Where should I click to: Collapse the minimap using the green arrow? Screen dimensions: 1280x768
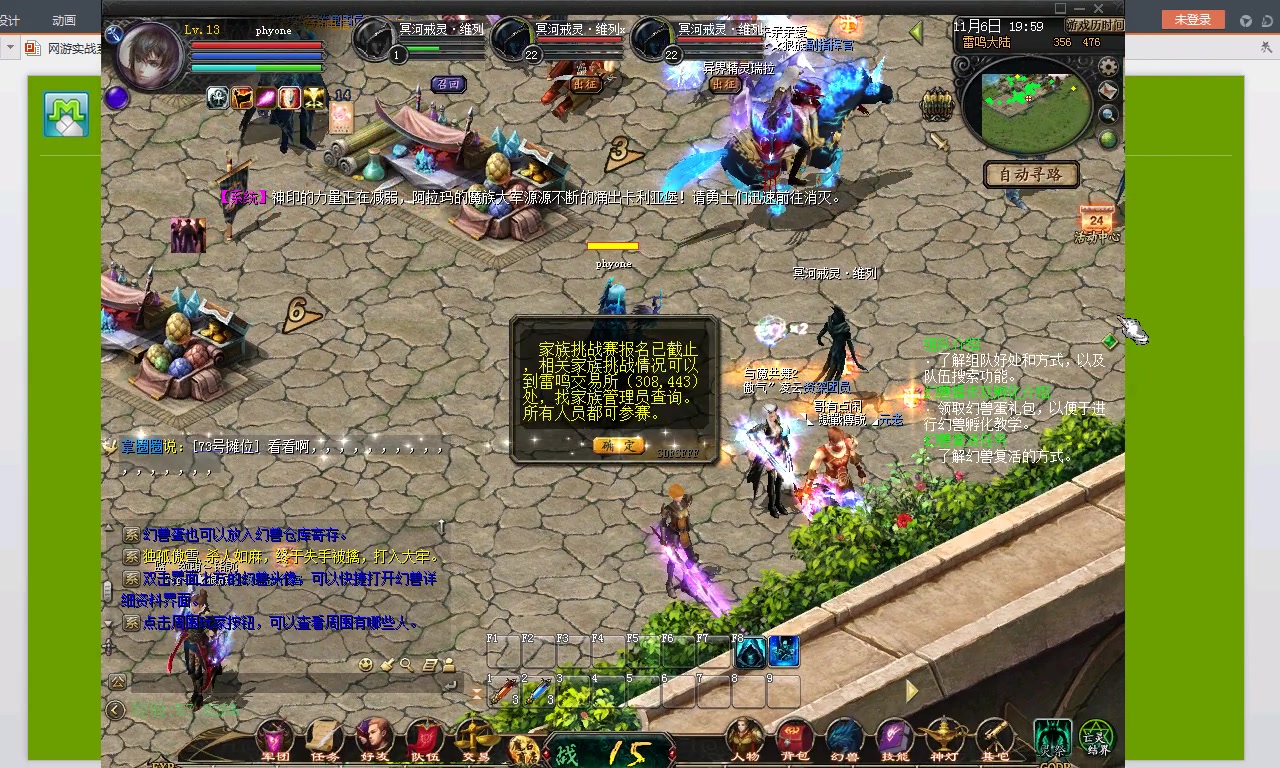click(x=916, y=31)
